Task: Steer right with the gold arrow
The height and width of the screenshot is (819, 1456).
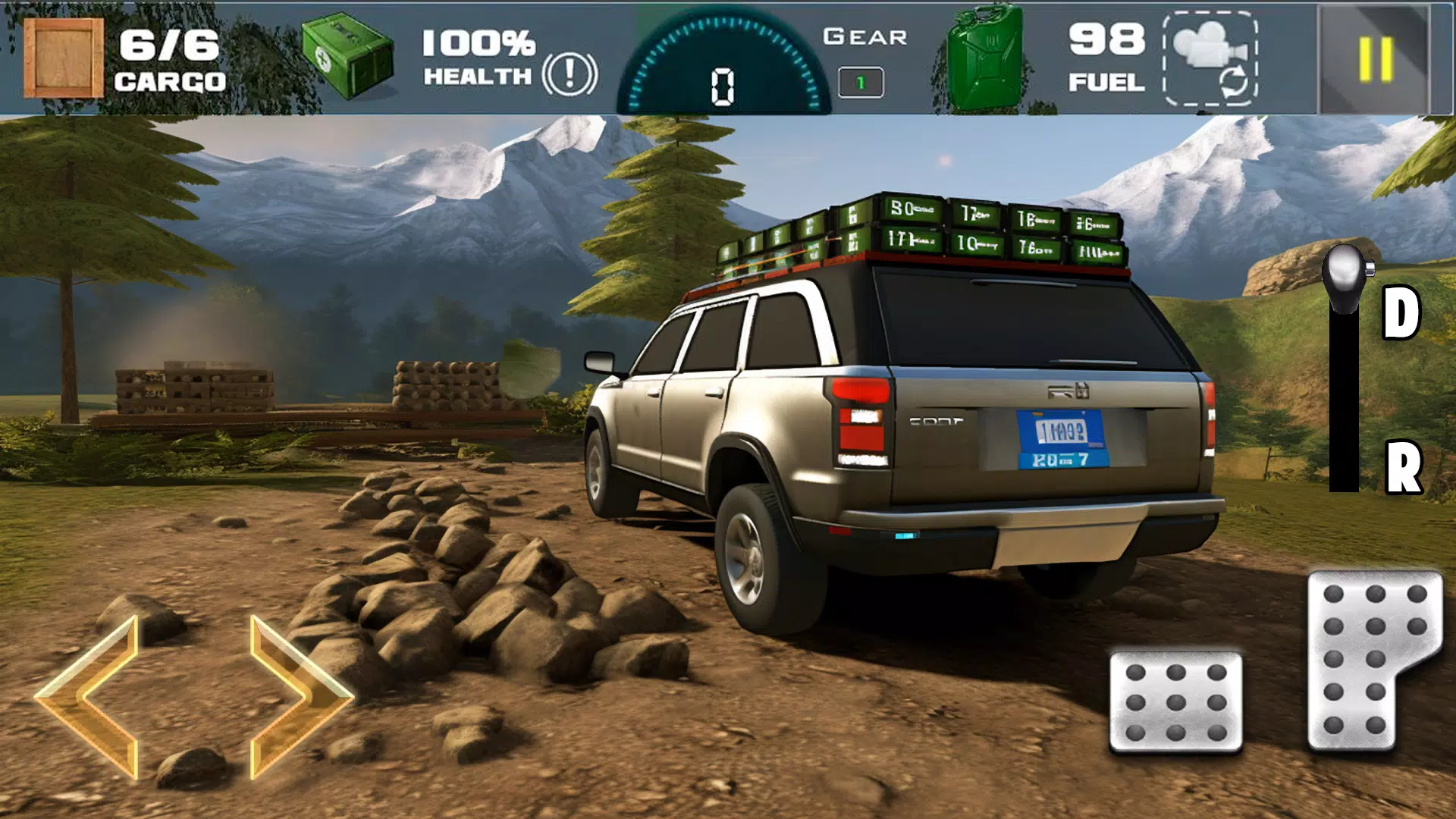Action: pos(297,696)
